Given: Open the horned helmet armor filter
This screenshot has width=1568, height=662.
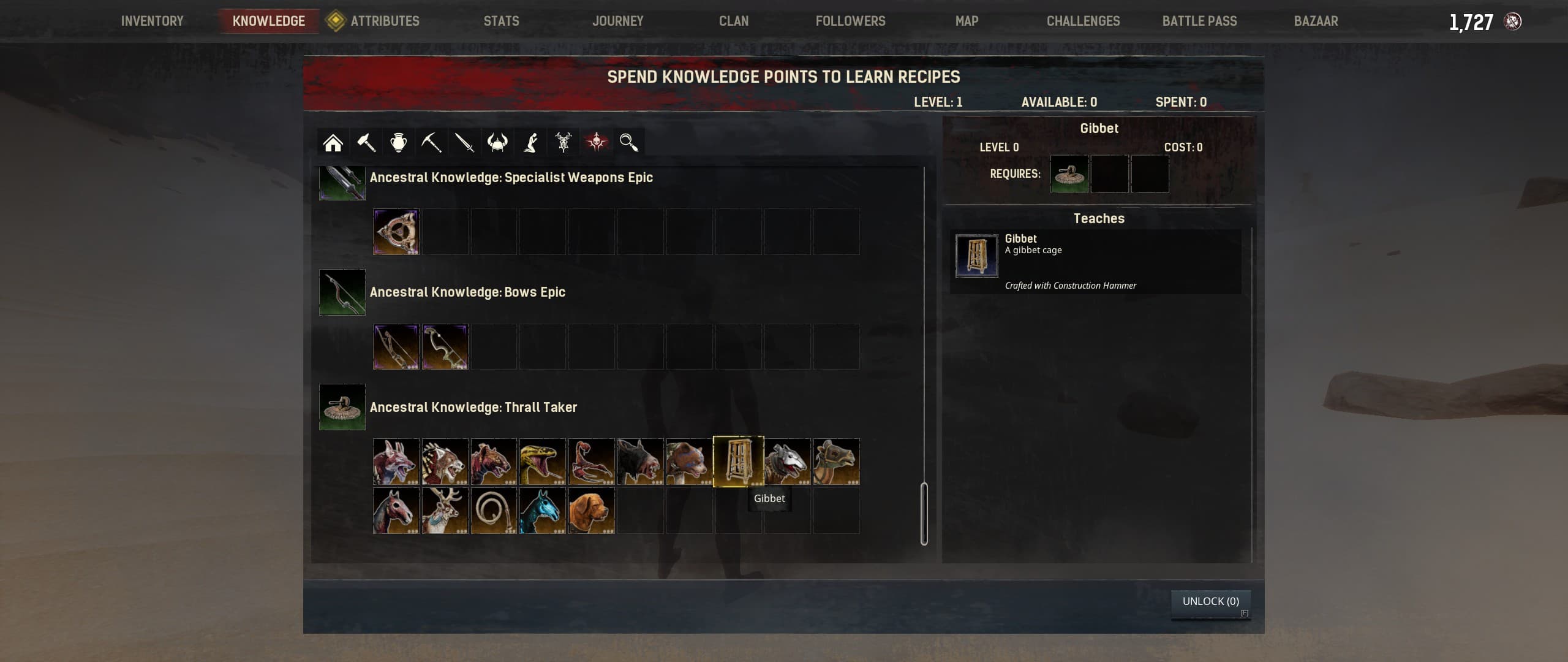Looking at the screenshot, I should point(496,142).
